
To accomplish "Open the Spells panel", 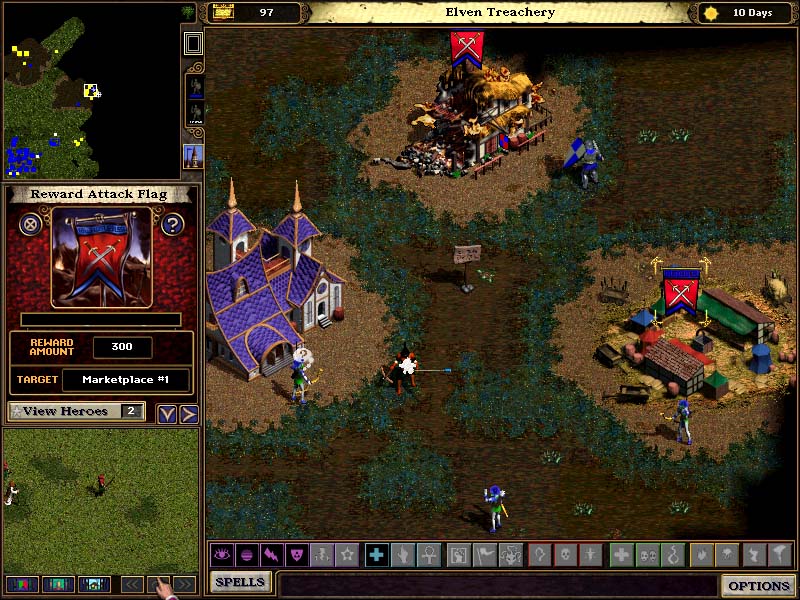I will pos(241,581).
